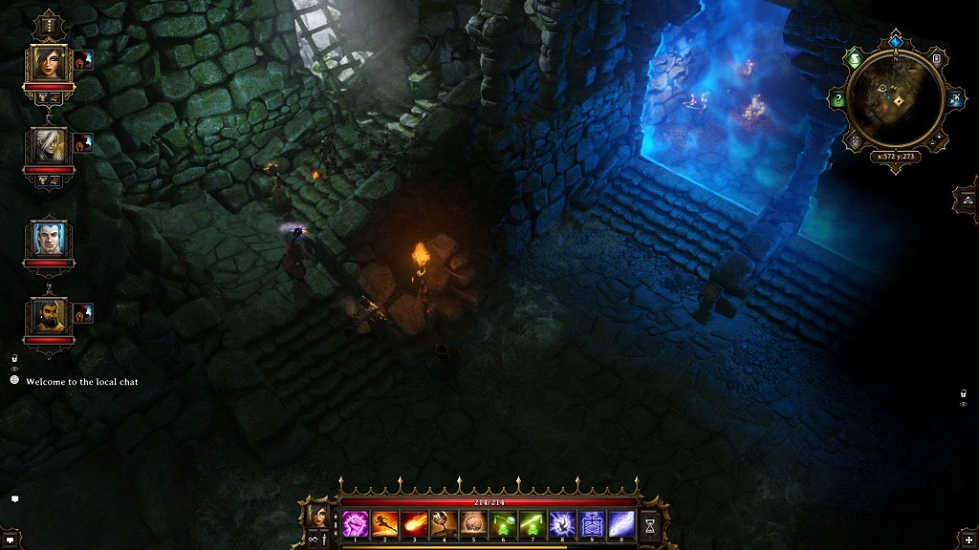Select the bearded man party portrait

[x=48, y=318]
